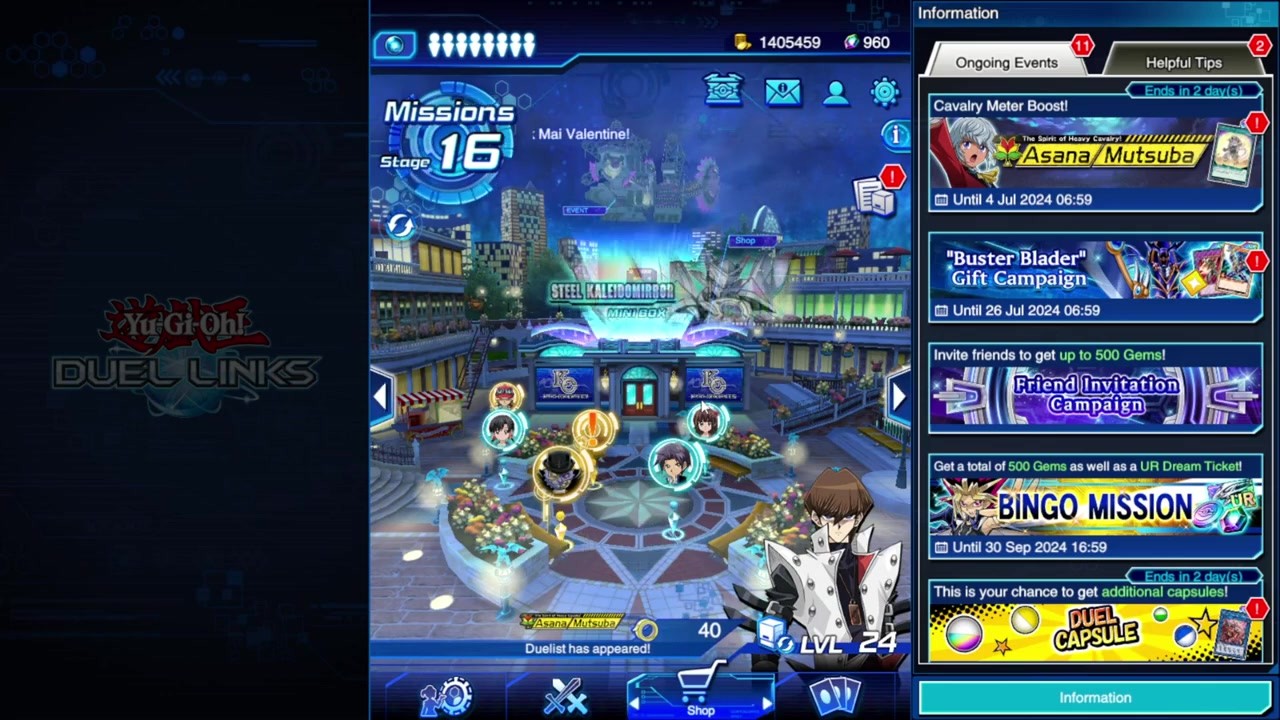Move to the area on the right arrow
Screen dimensions: 1280x720
pyautogui.click(x=897, y=396)
